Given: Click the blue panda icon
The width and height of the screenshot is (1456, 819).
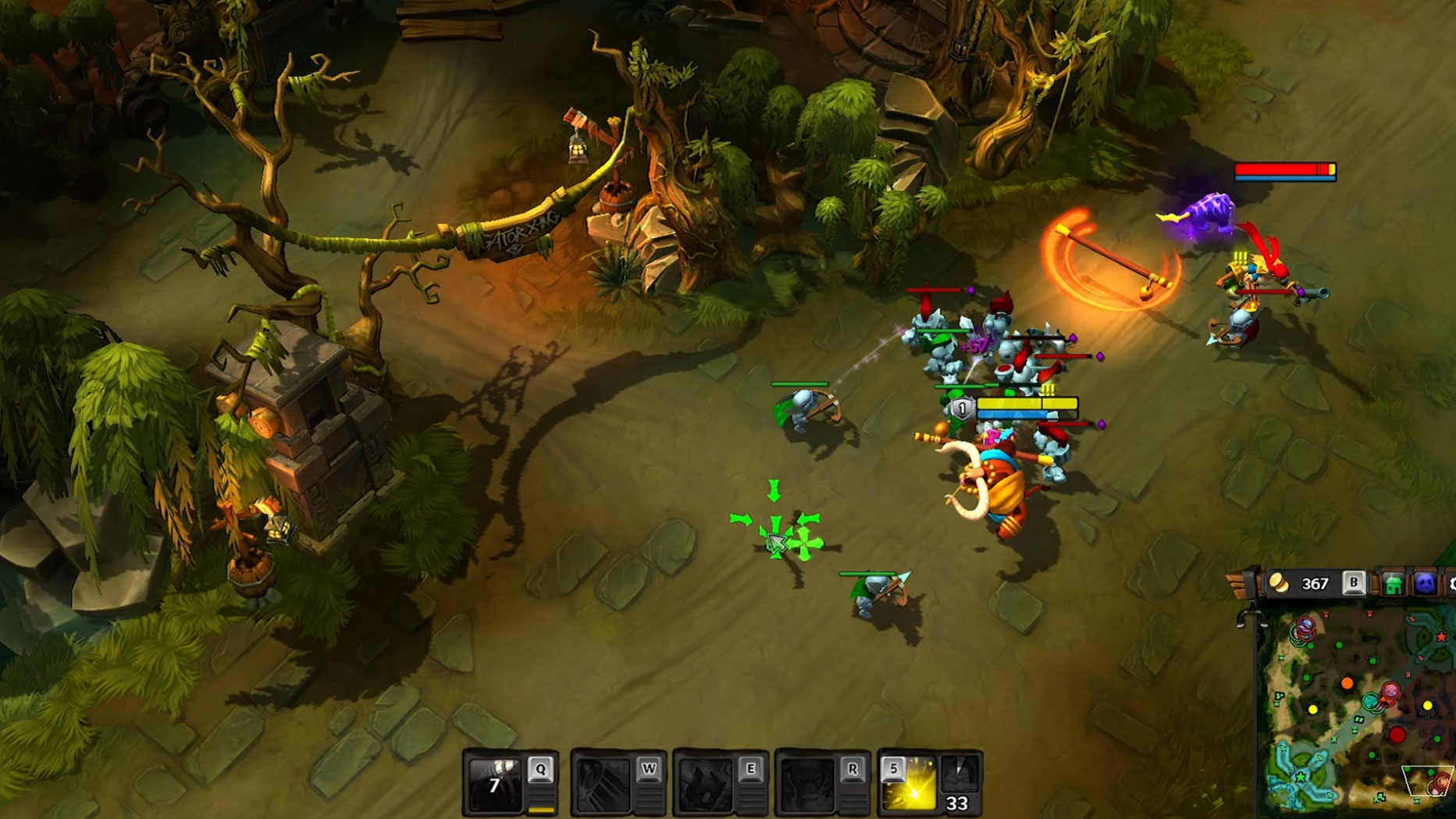Looking at the screenshot, I should pyautogui.click(x=1425, y=584).
